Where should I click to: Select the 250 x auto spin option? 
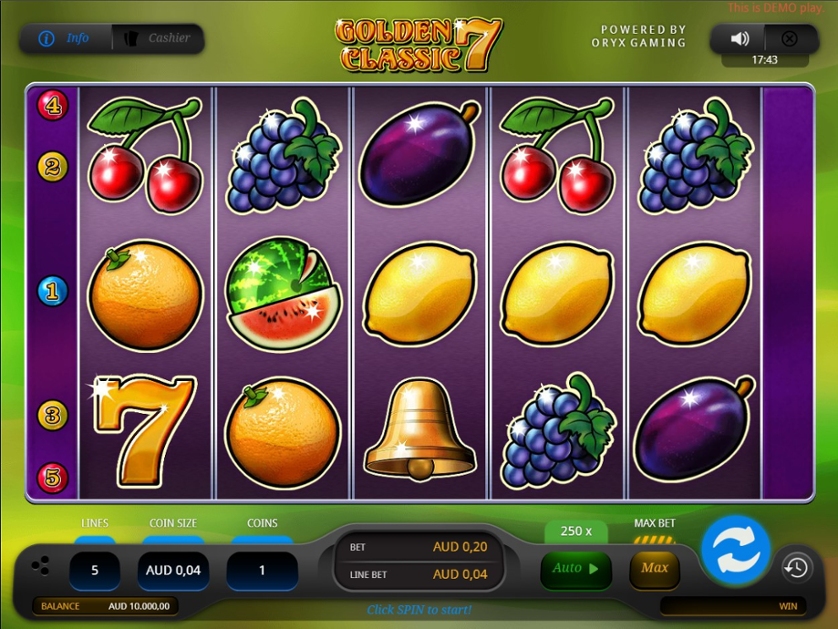[x=576, y=531]
